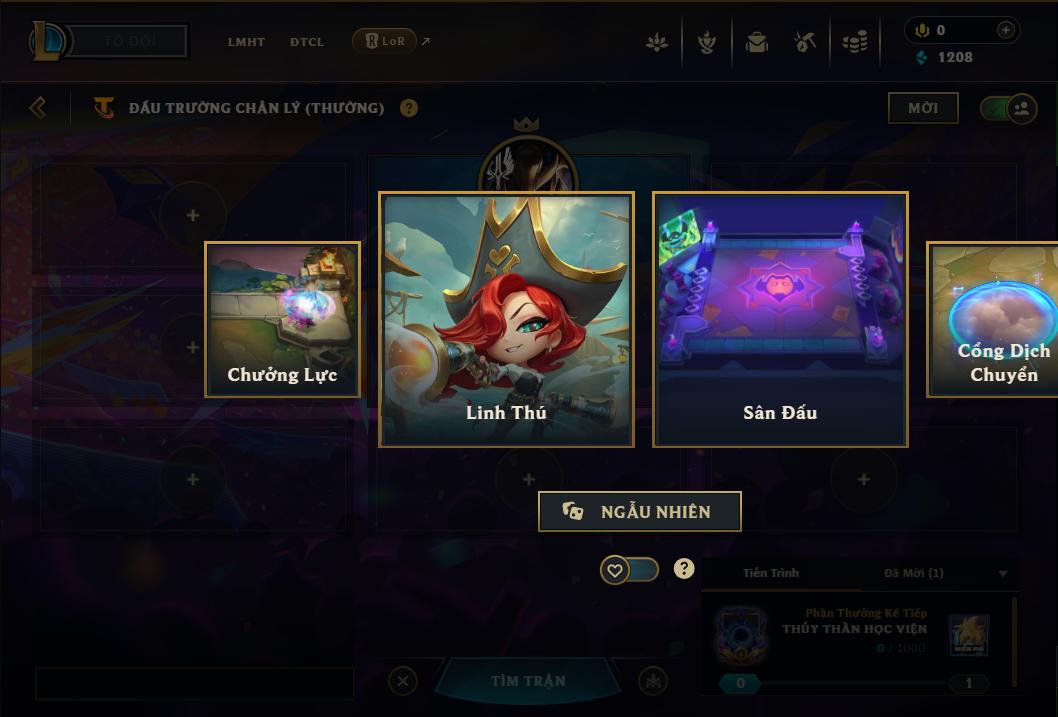
Task: Switch to the ĐTCL tab
Action: coord(307,42)
